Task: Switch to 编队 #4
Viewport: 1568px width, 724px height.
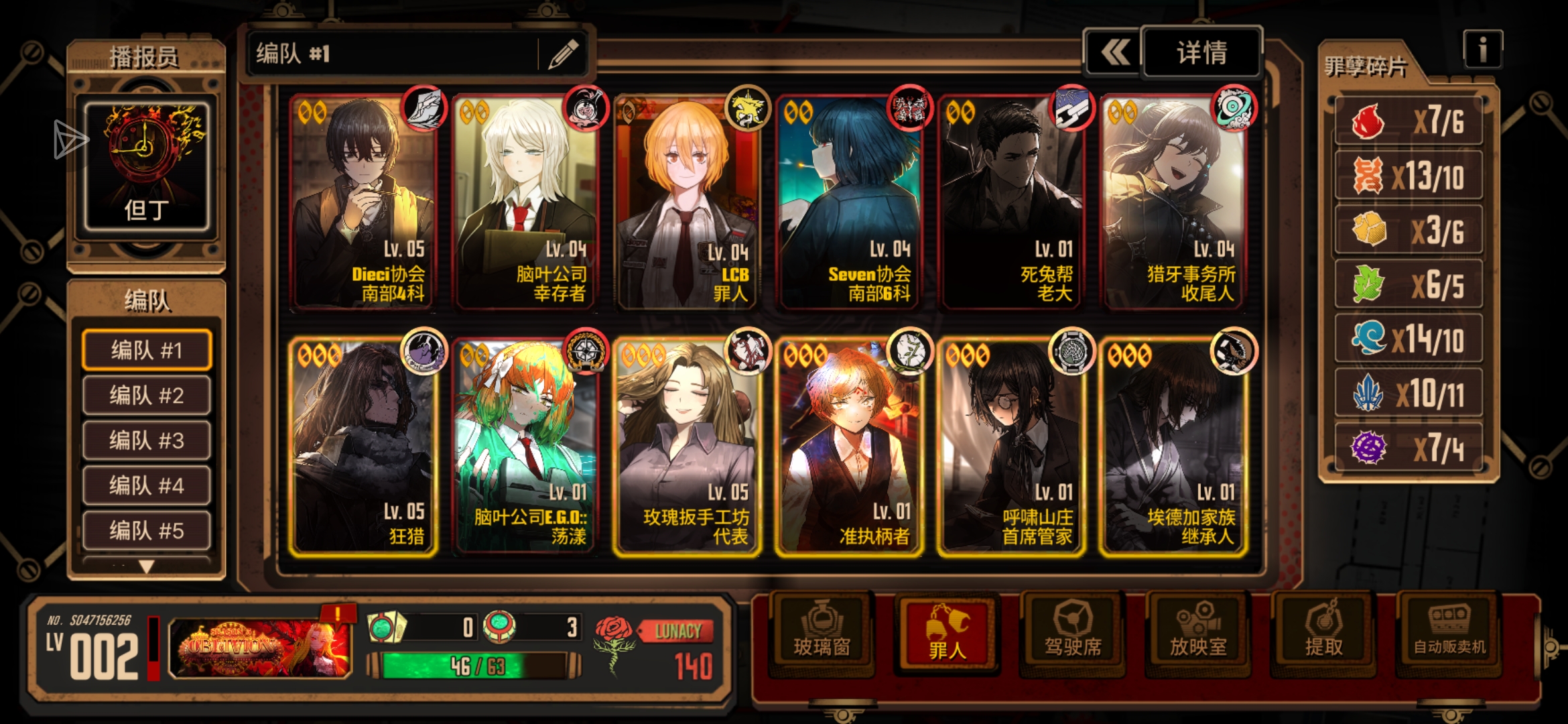Action: [x=146, y=485]
